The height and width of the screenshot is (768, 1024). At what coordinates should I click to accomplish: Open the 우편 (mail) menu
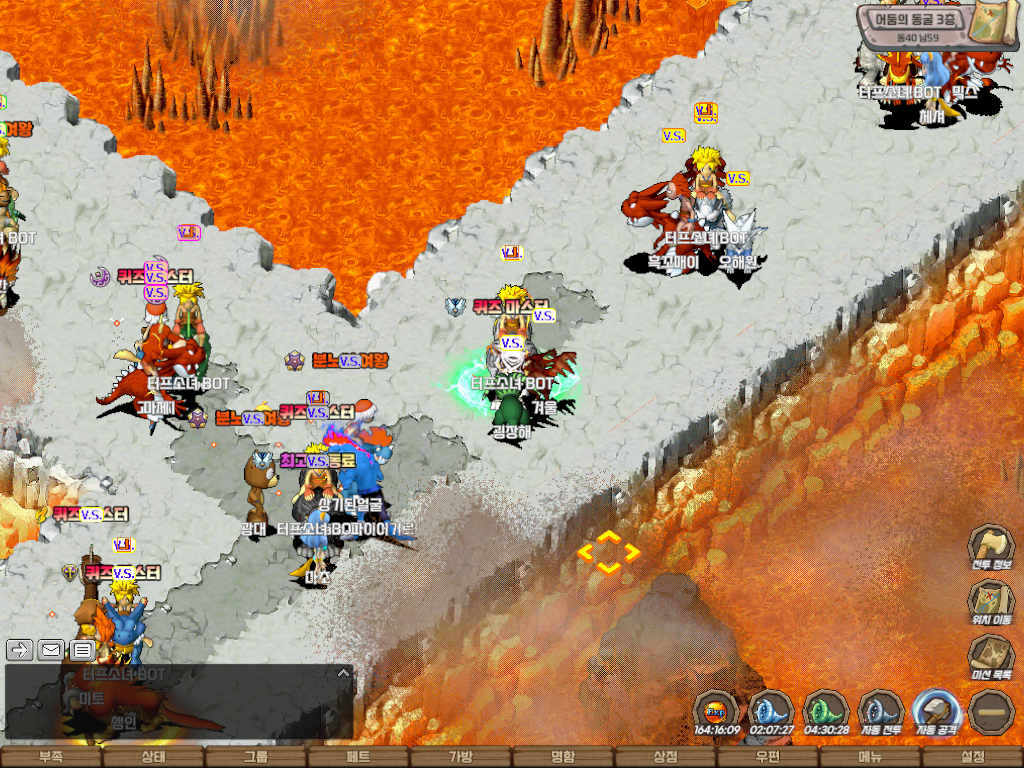(x=768, y=757)
